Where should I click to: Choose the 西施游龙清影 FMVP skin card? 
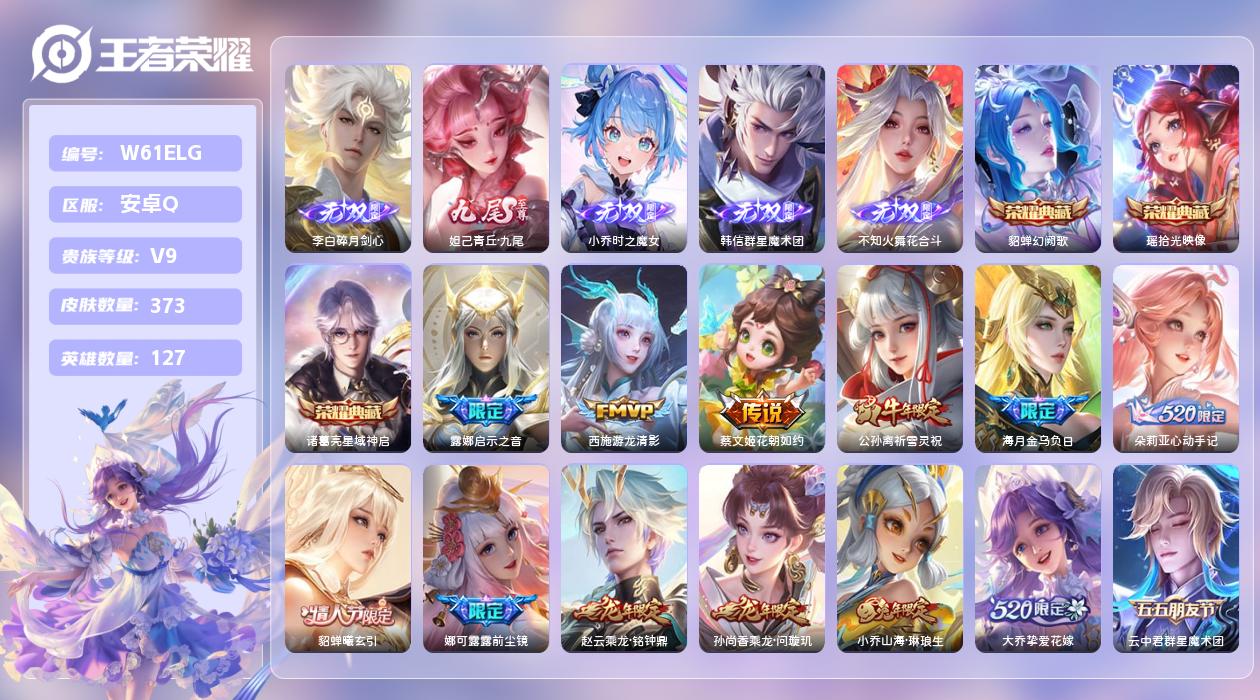pyautogui.click(x=624, y=358)
